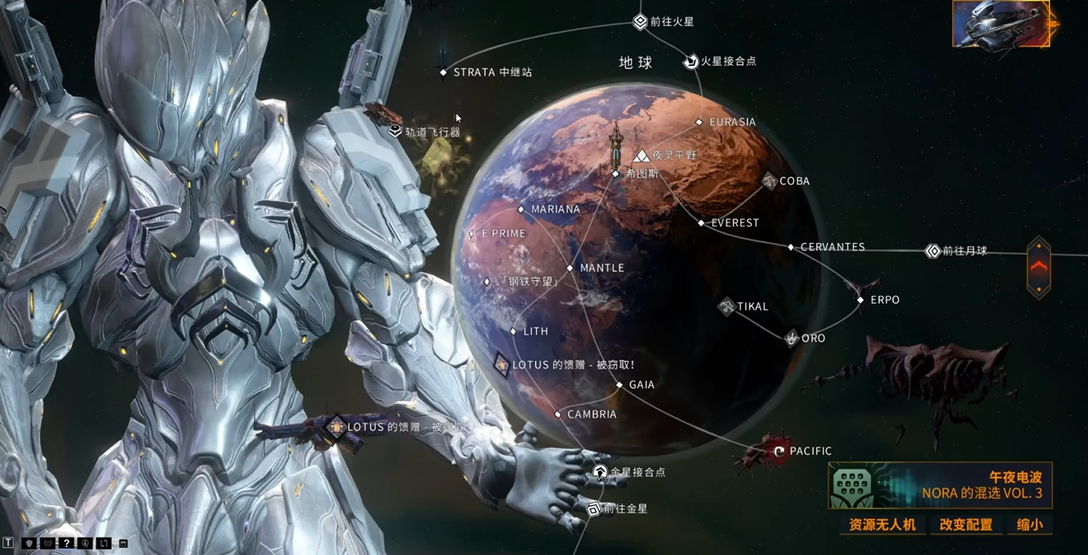Click the 改变配置 change loadout button
Image resolution: width=1088 pixels, height=555 pixels.
[965, 525]
